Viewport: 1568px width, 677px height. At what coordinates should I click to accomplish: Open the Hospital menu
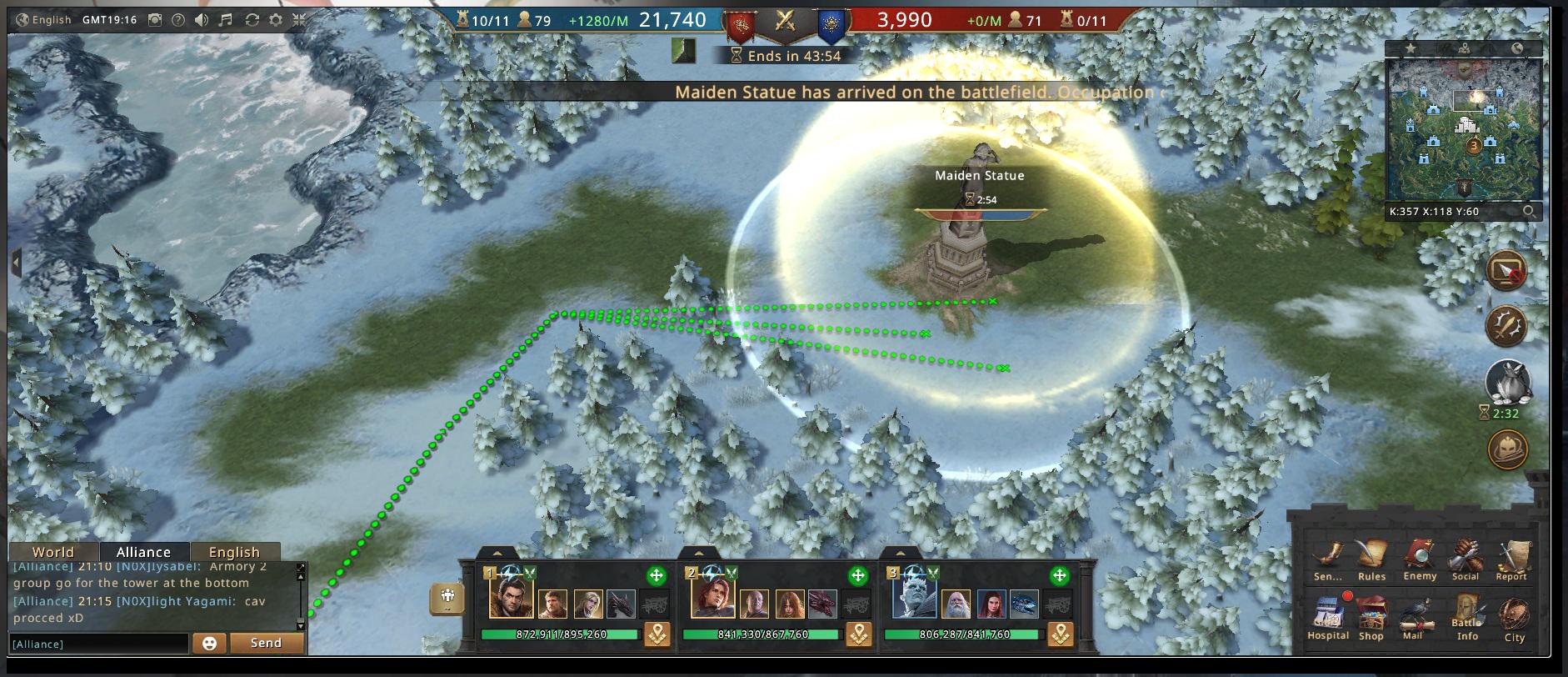pyautogui.click(x=1327, y=616)
